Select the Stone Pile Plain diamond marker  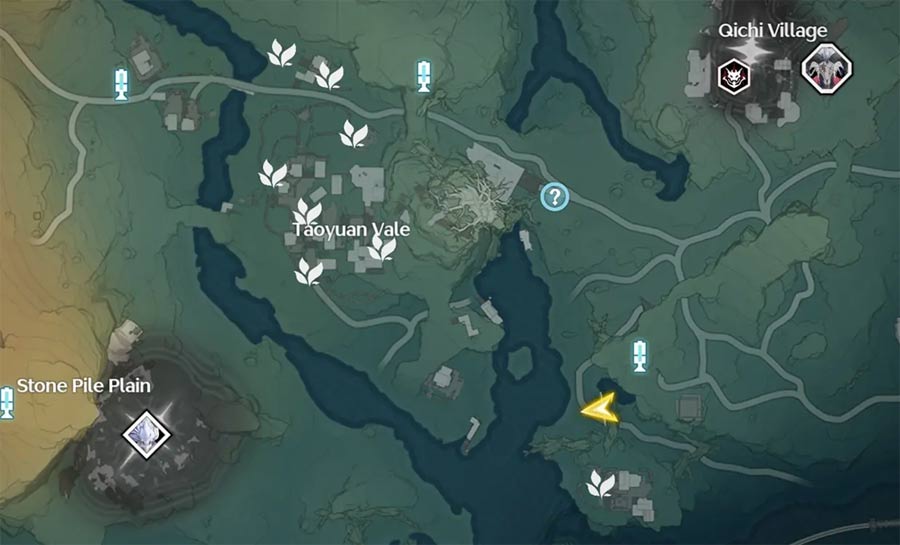click(147, 435)
